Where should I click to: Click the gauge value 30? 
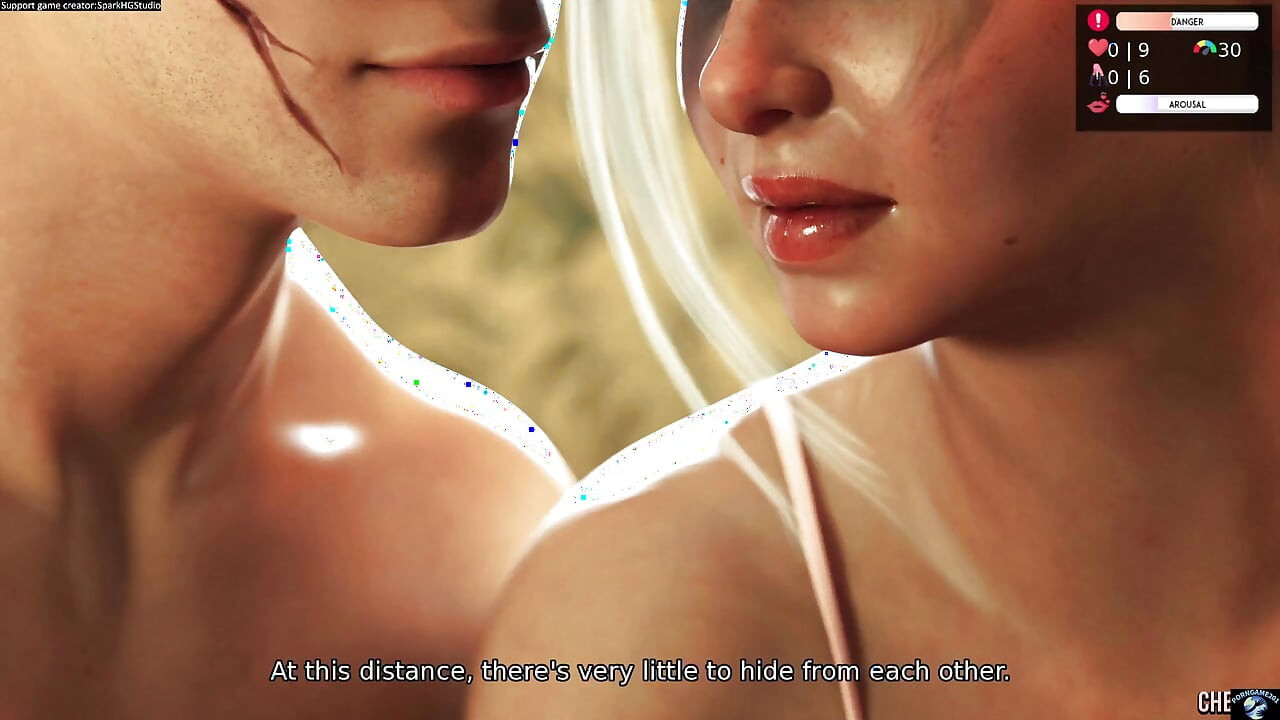pyautogui.click(x=1231, y=49)
